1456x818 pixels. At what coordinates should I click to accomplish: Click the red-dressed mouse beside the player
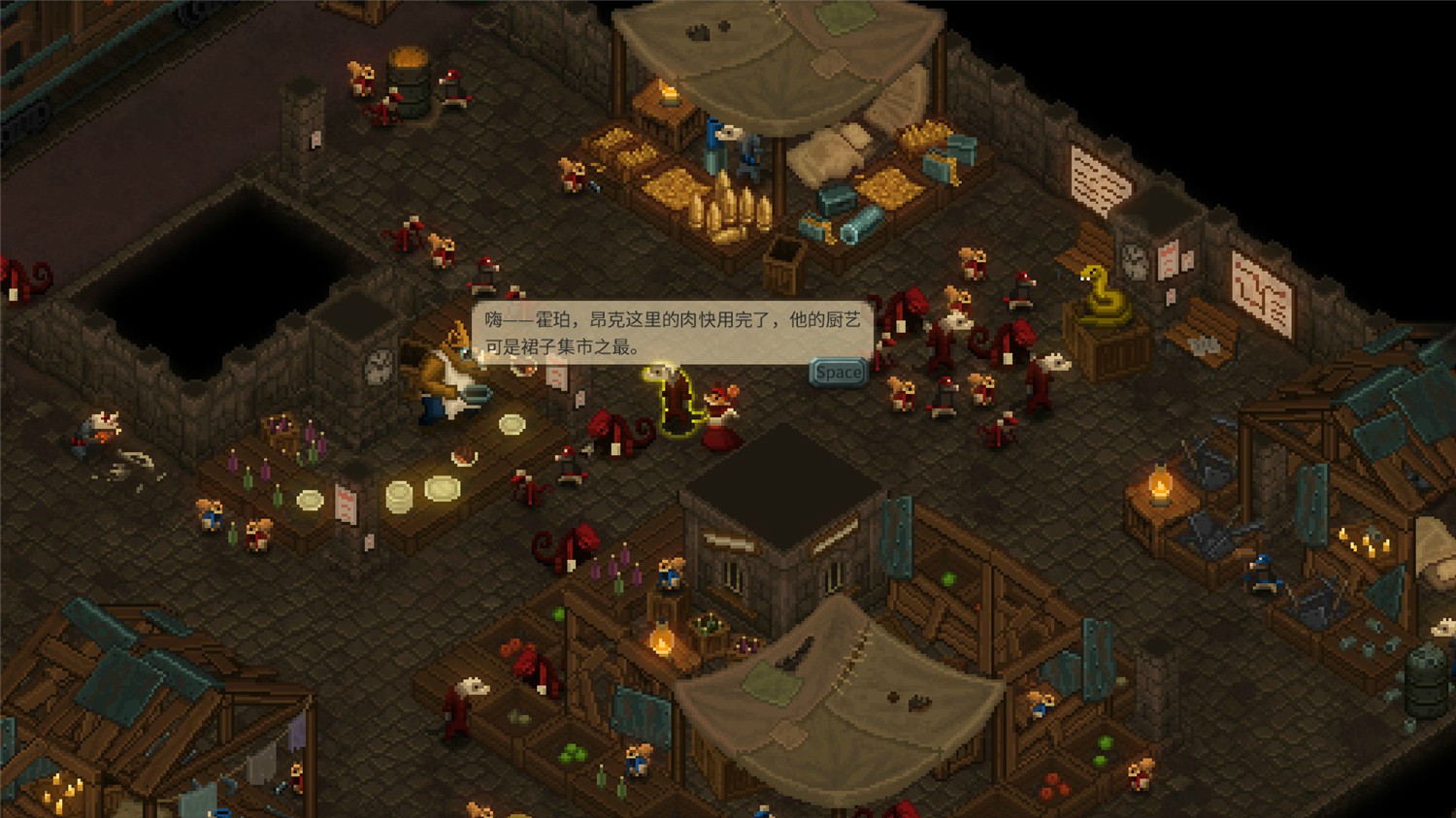(720, 412)
